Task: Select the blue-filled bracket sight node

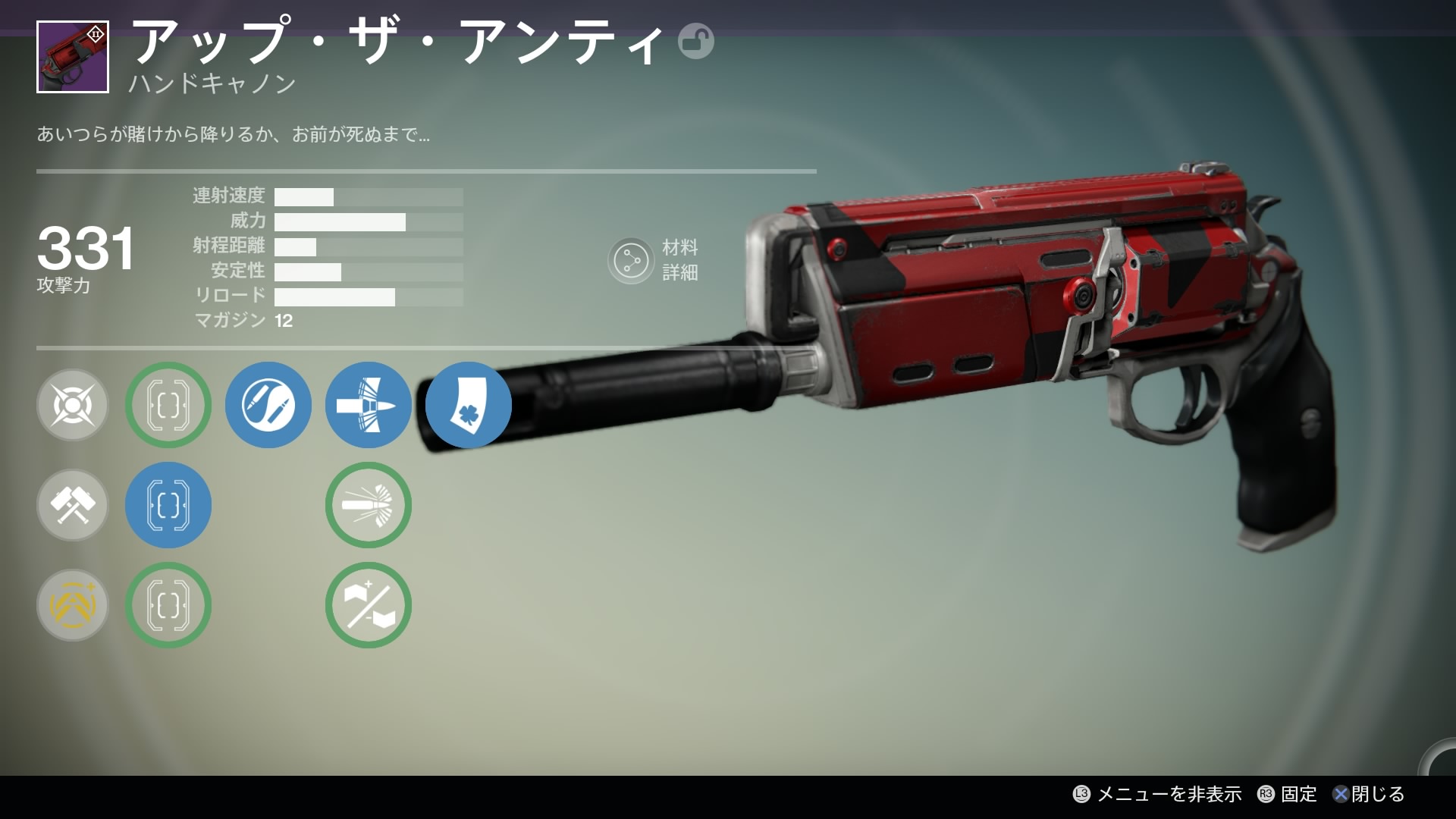Action: (x=168, y=505)
